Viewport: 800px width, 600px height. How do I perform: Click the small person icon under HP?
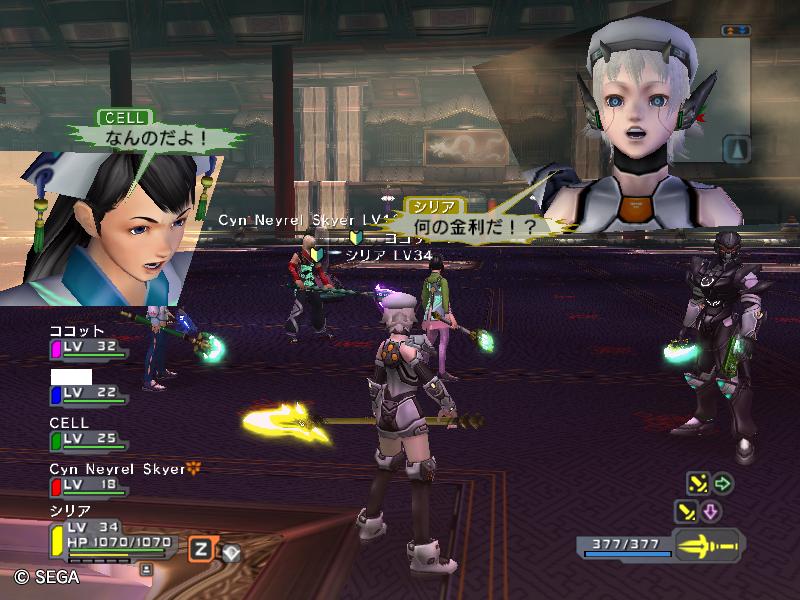click(x=147, y=568)
